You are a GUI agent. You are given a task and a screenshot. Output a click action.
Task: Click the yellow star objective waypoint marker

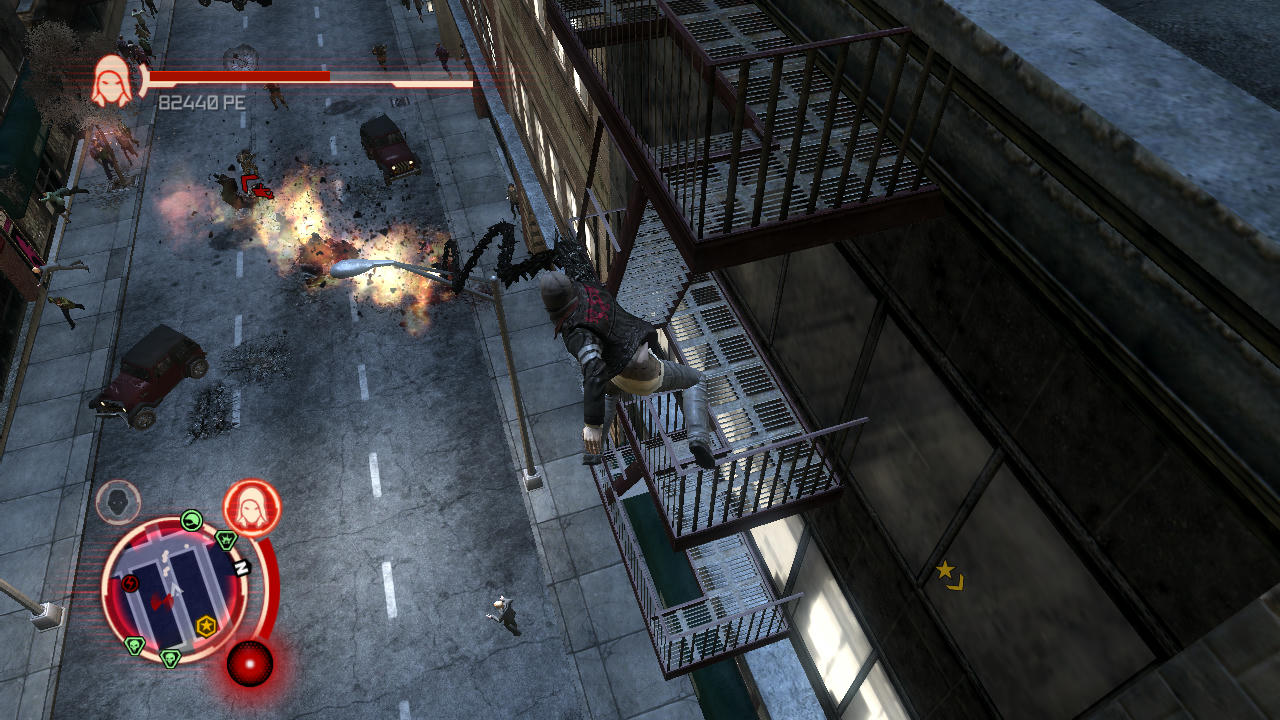pos(945,570)
